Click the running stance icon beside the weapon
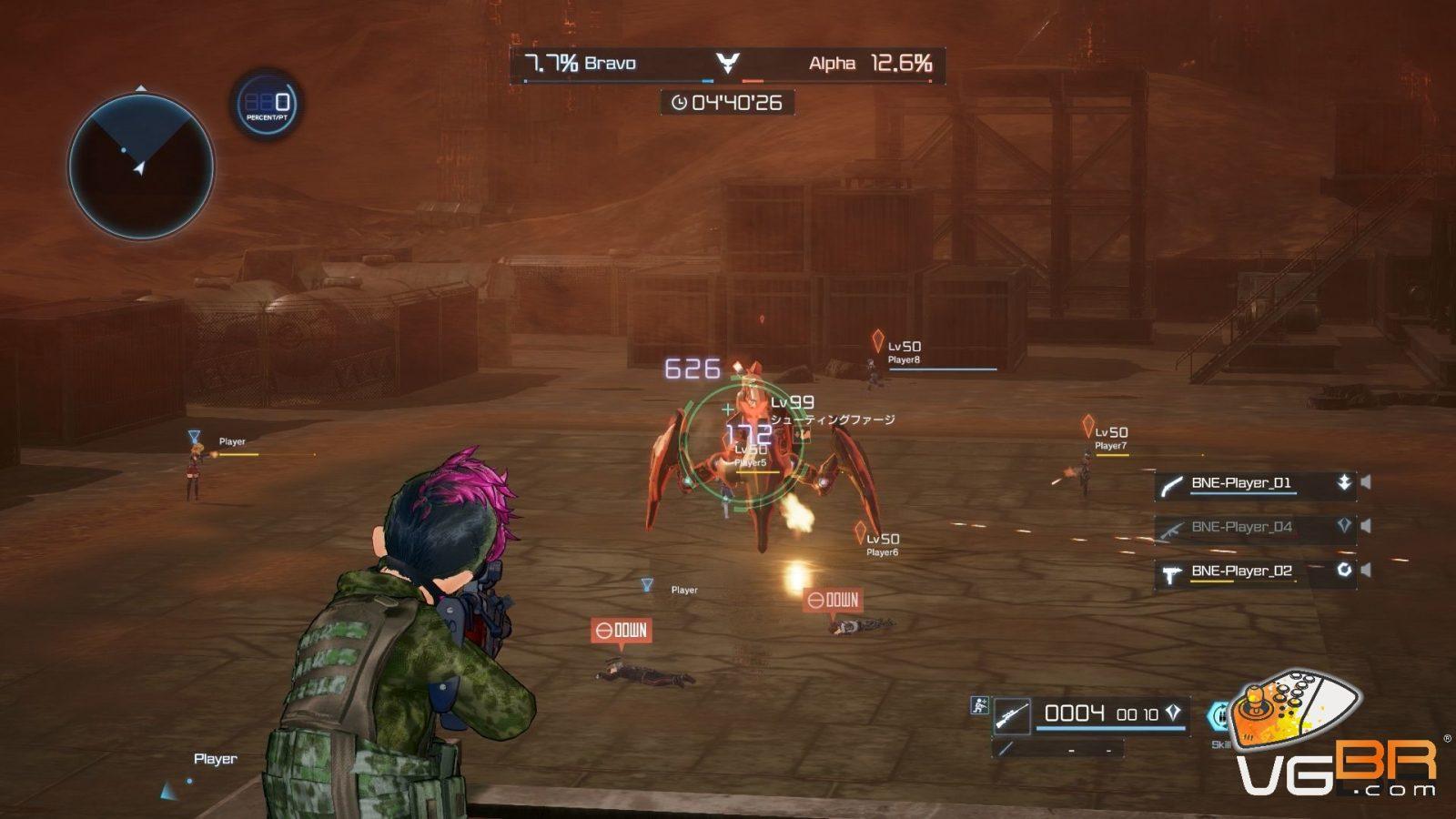Viewport: 1456px width, 819px height. pyautogui.click(x=979, y=704)
